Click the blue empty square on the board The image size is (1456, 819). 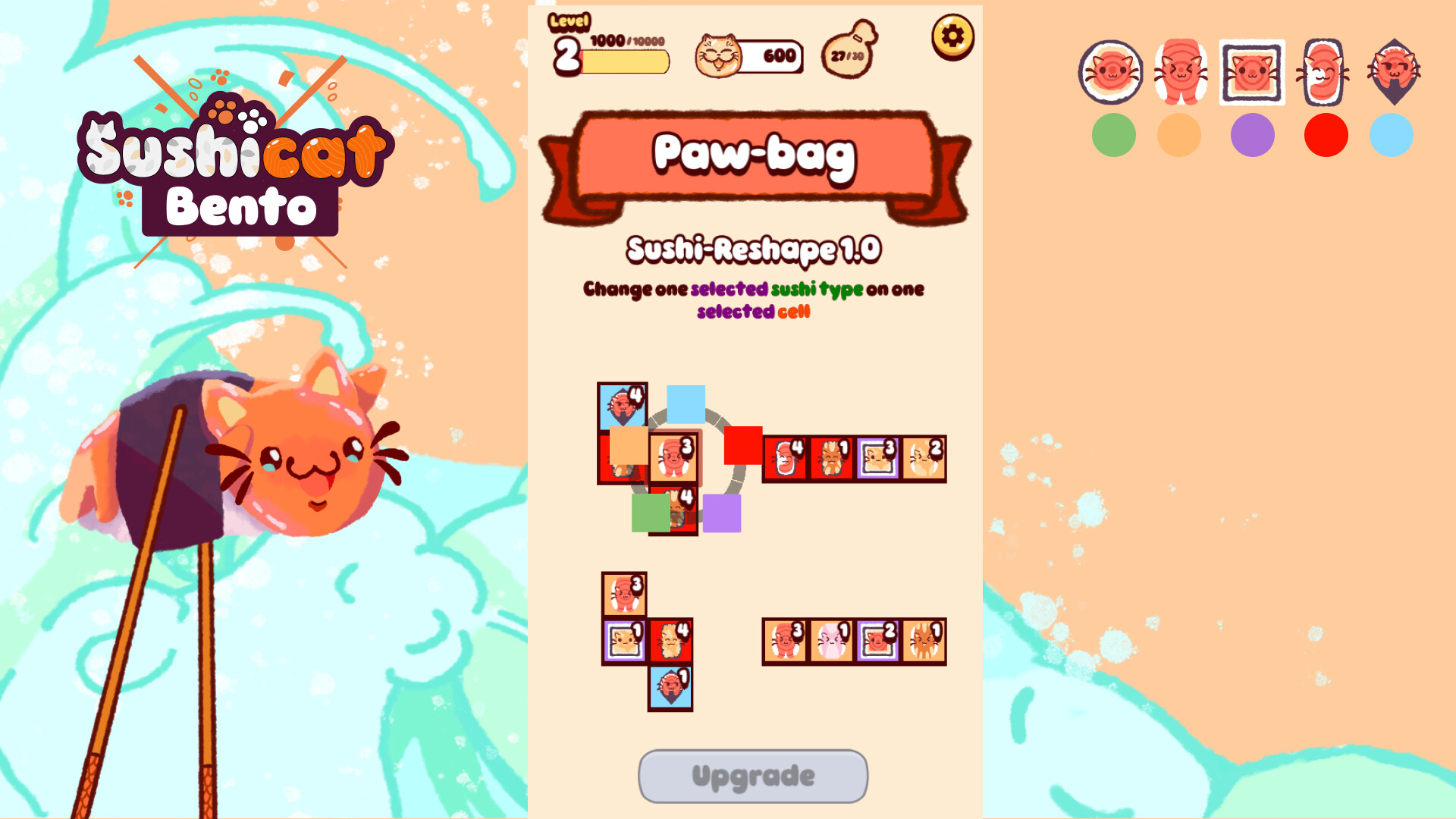[x=685, y=406]
